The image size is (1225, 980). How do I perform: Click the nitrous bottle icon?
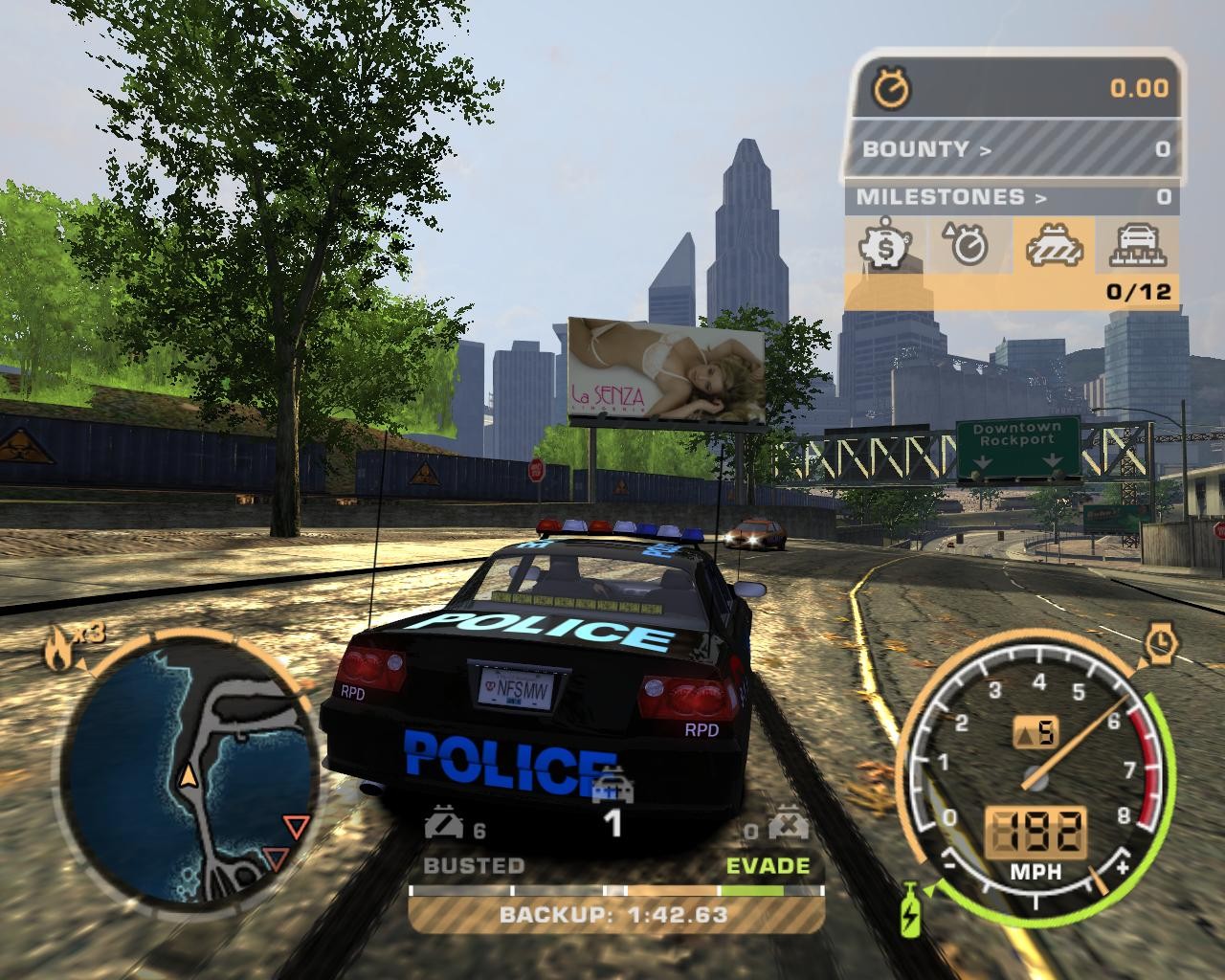click(x=909, y=908)
